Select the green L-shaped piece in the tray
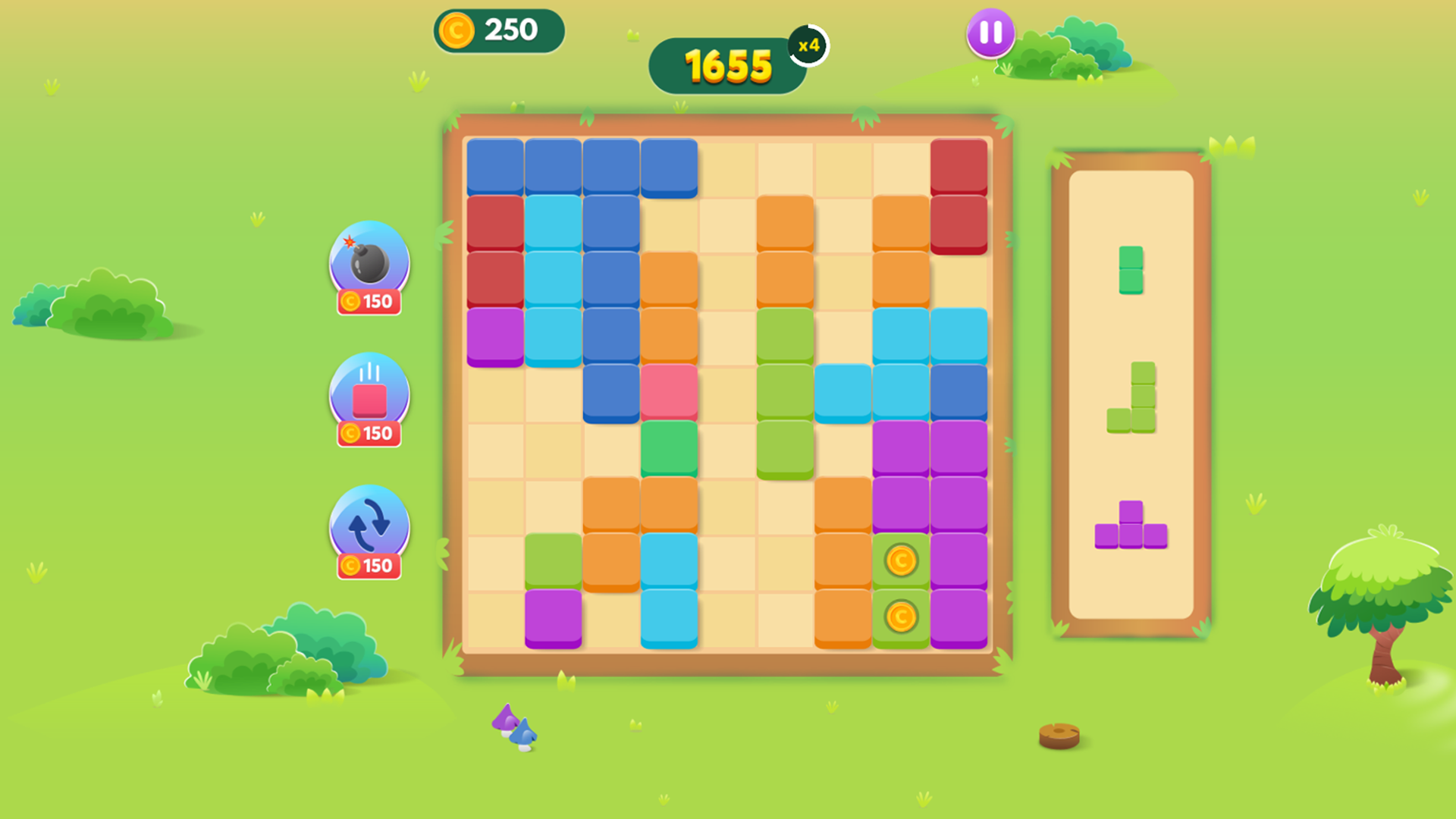The height and width of the screenshot is (819, 1456). coord(1139,397)
